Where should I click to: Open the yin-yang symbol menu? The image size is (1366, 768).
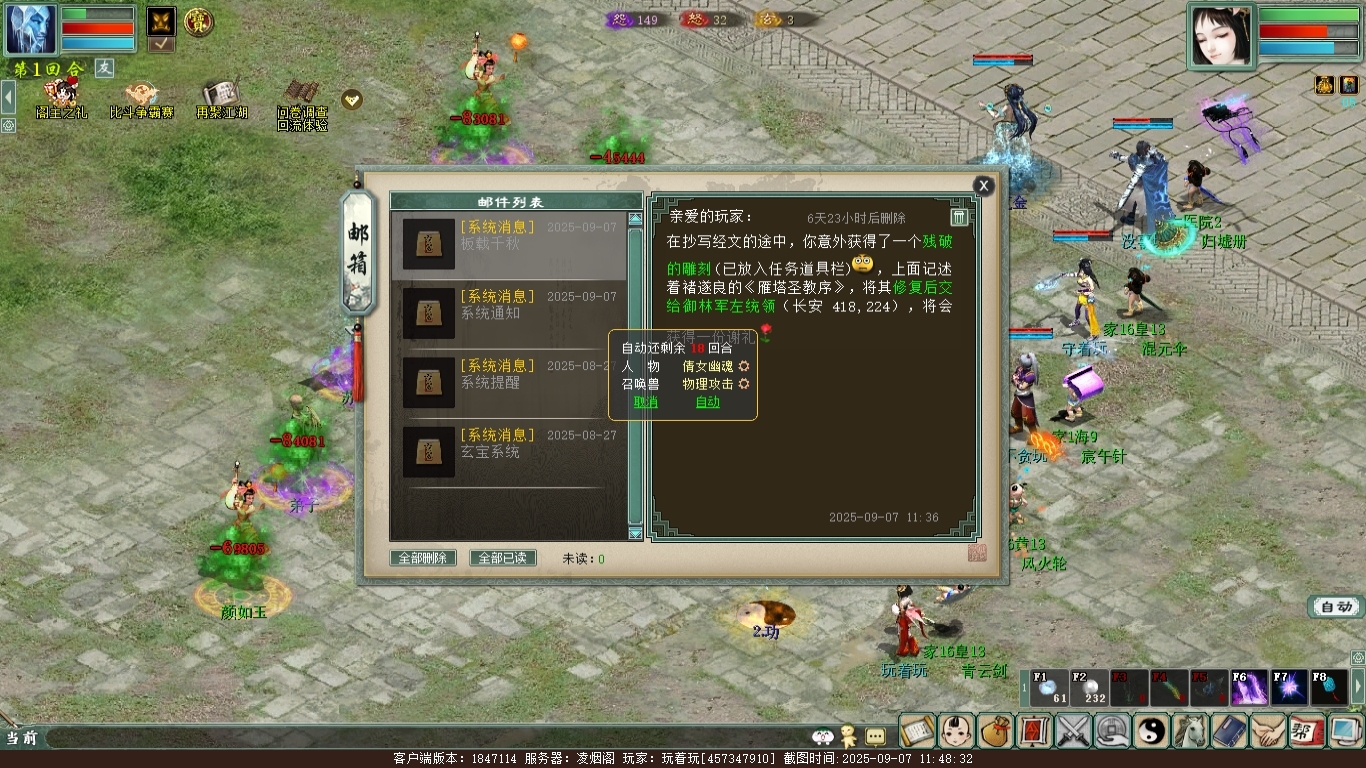click(x=1152, y=731)
